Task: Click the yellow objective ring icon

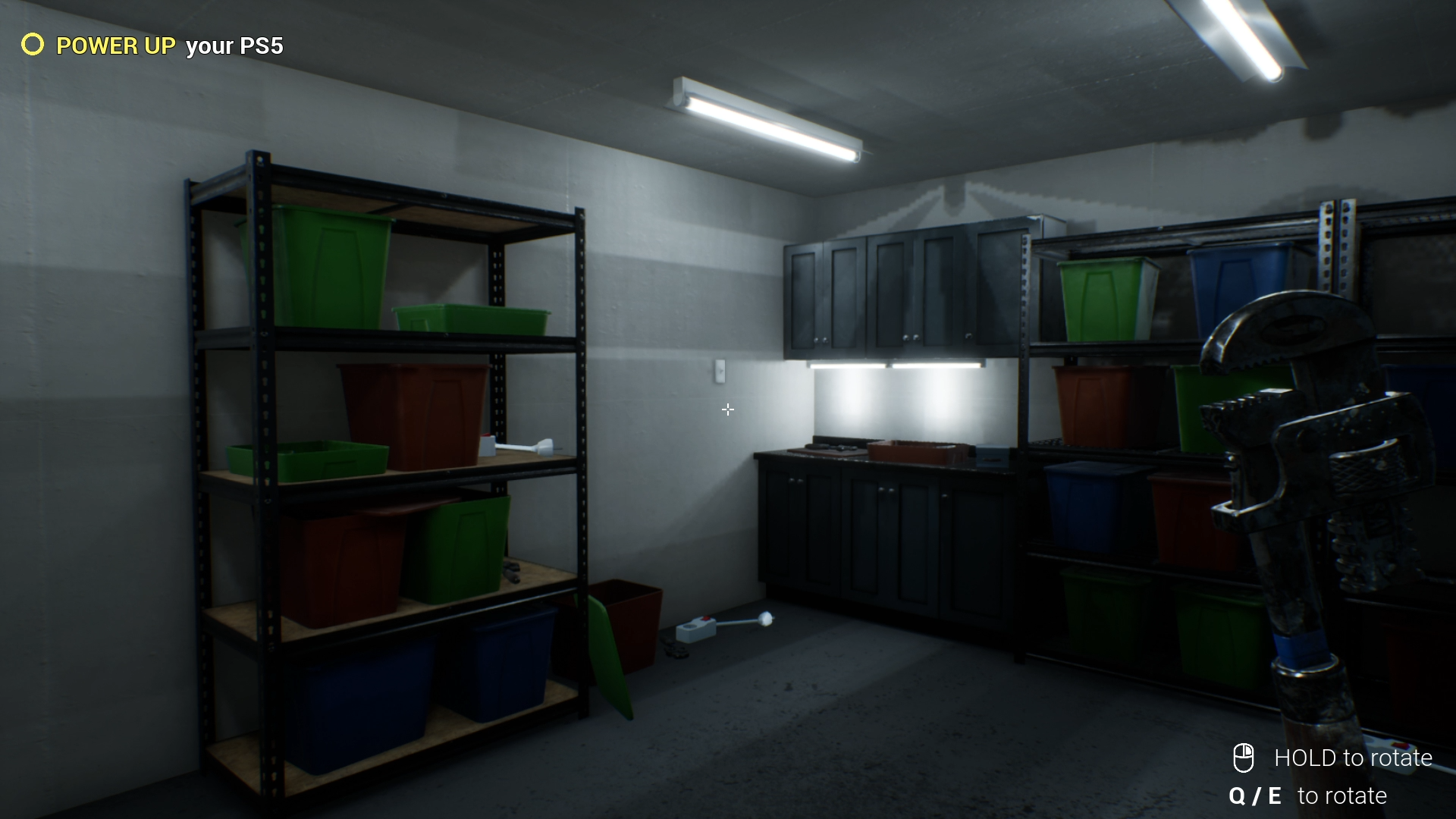Action: pyautogui.click(x=32, y=46)
